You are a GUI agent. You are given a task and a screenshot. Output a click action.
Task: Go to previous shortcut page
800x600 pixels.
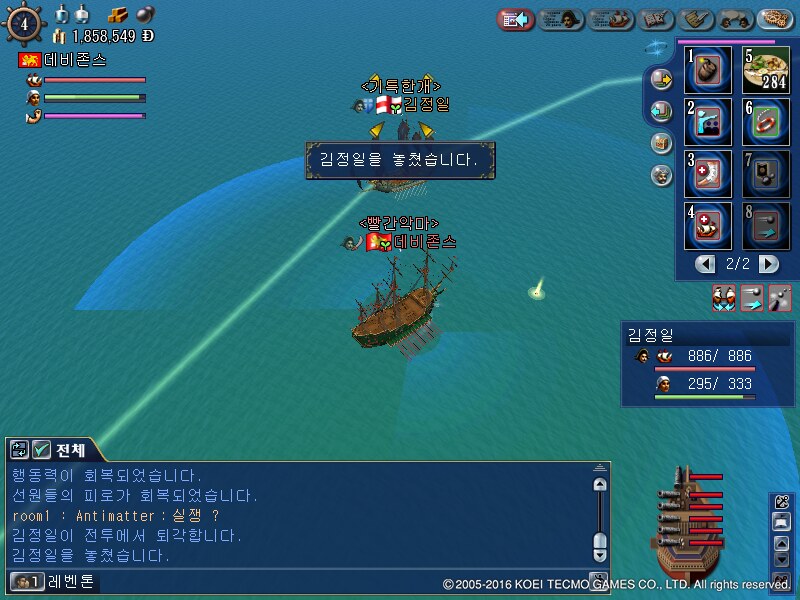[706, 264]
